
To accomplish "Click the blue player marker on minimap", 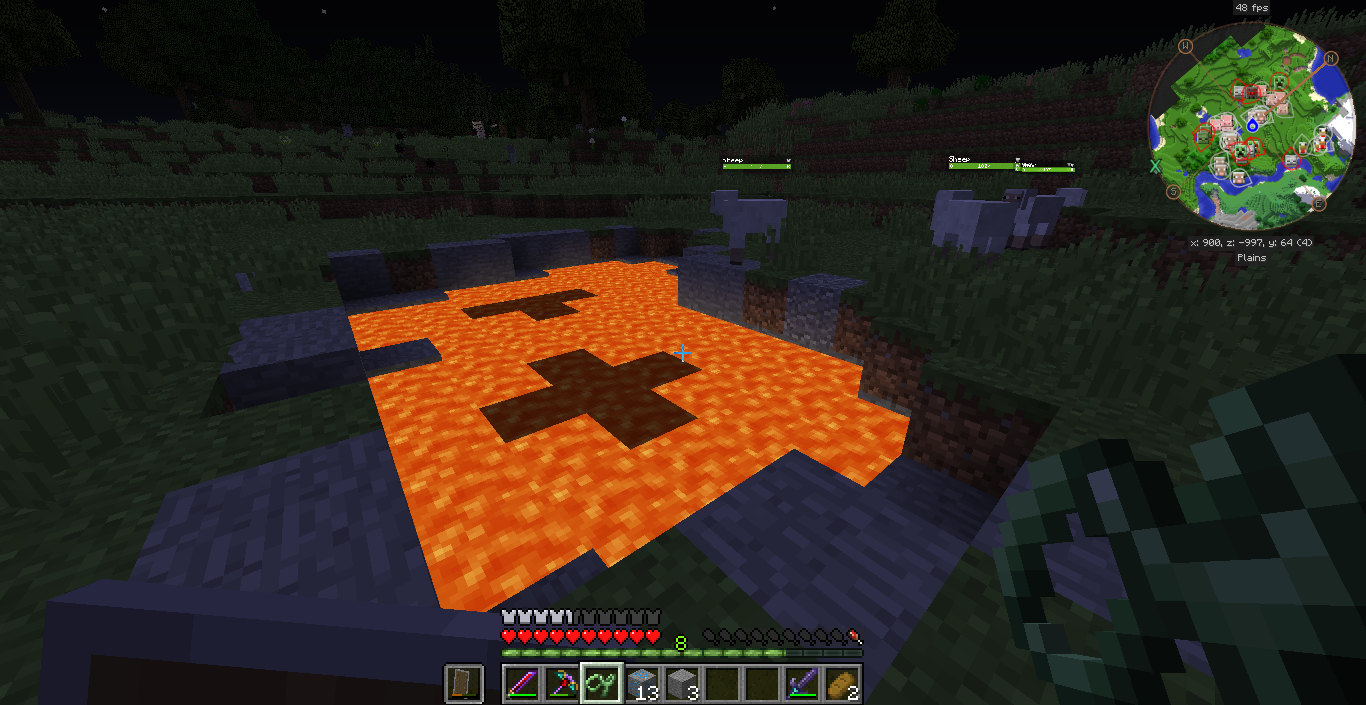I will [x=1252, y=125].
